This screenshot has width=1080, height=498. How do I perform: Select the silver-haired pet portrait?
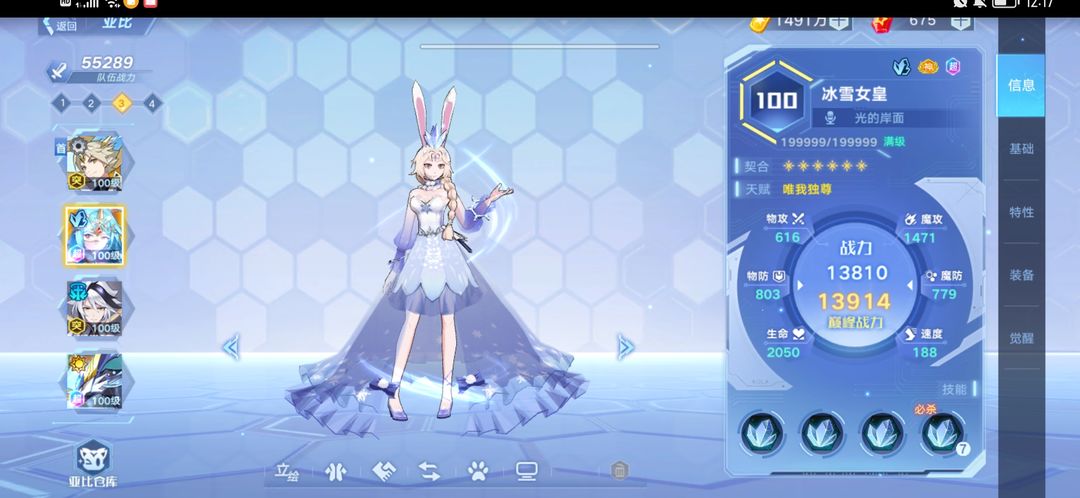pyautogui.click(x=94, y=307)
